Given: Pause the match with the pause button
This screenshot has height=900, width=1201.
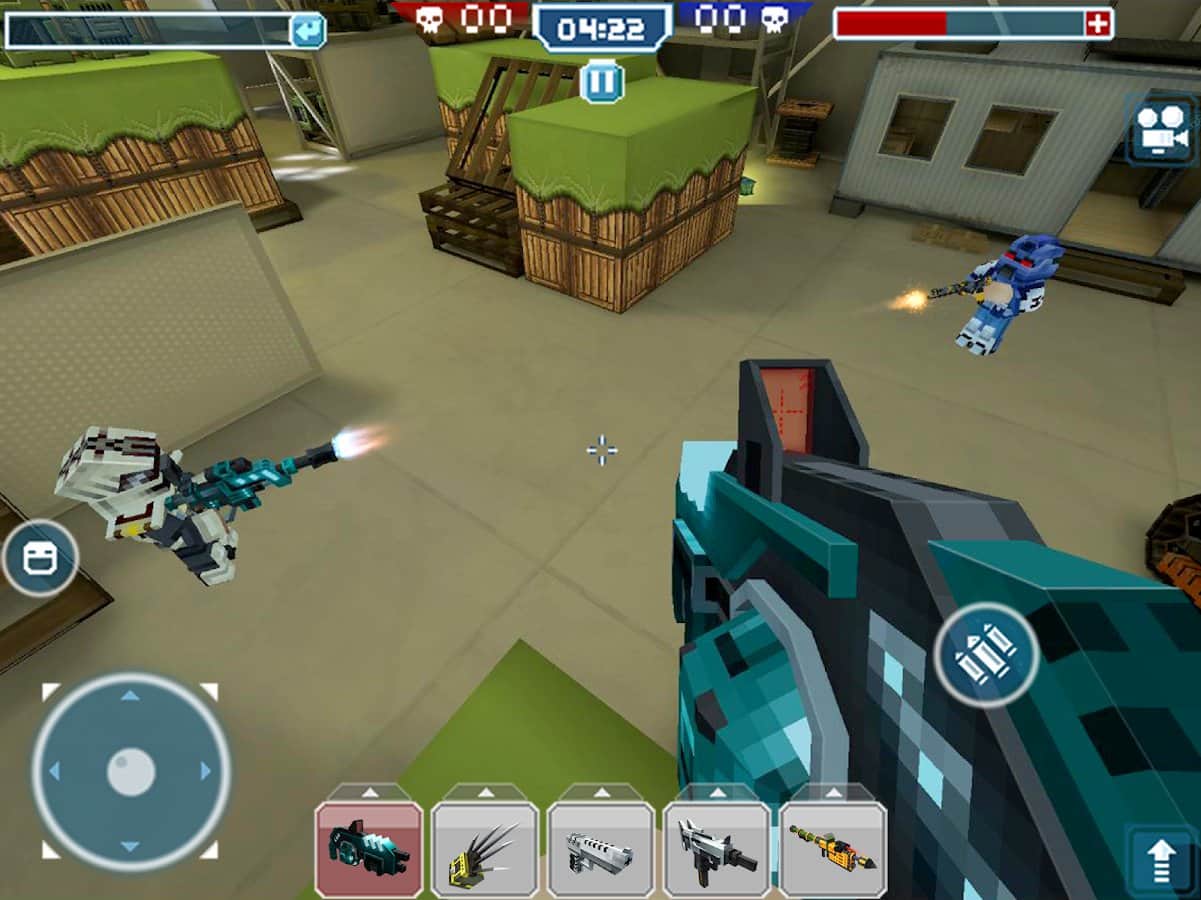Looking at the screenshot, I should tap(602, 82).
